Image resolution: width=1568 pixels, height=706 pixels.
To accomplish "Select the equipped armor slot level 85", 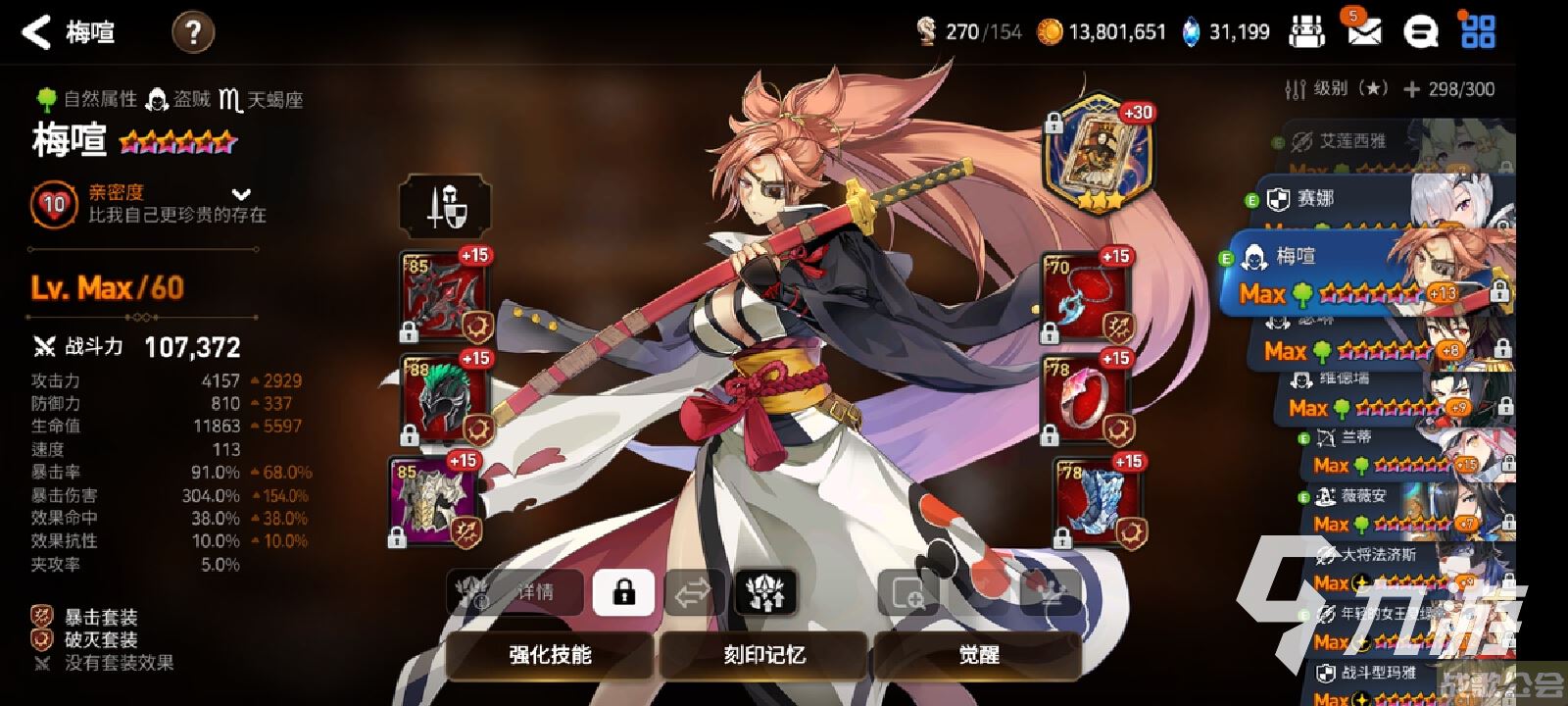I will [x=435, y=500].
